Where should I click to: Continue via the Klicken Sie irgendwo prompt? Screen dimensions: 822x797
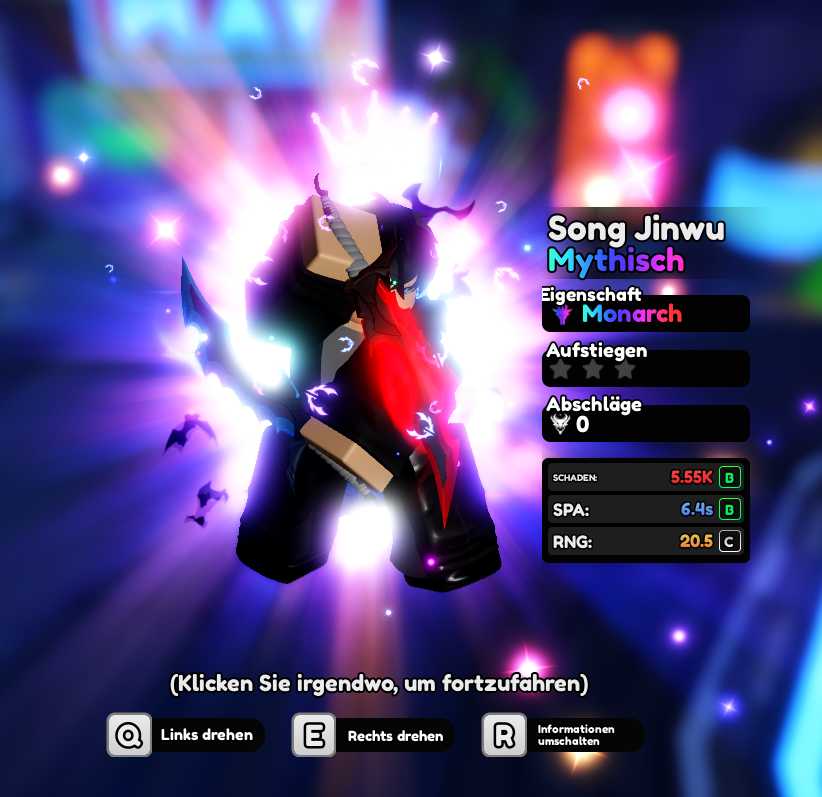point(379,684)
